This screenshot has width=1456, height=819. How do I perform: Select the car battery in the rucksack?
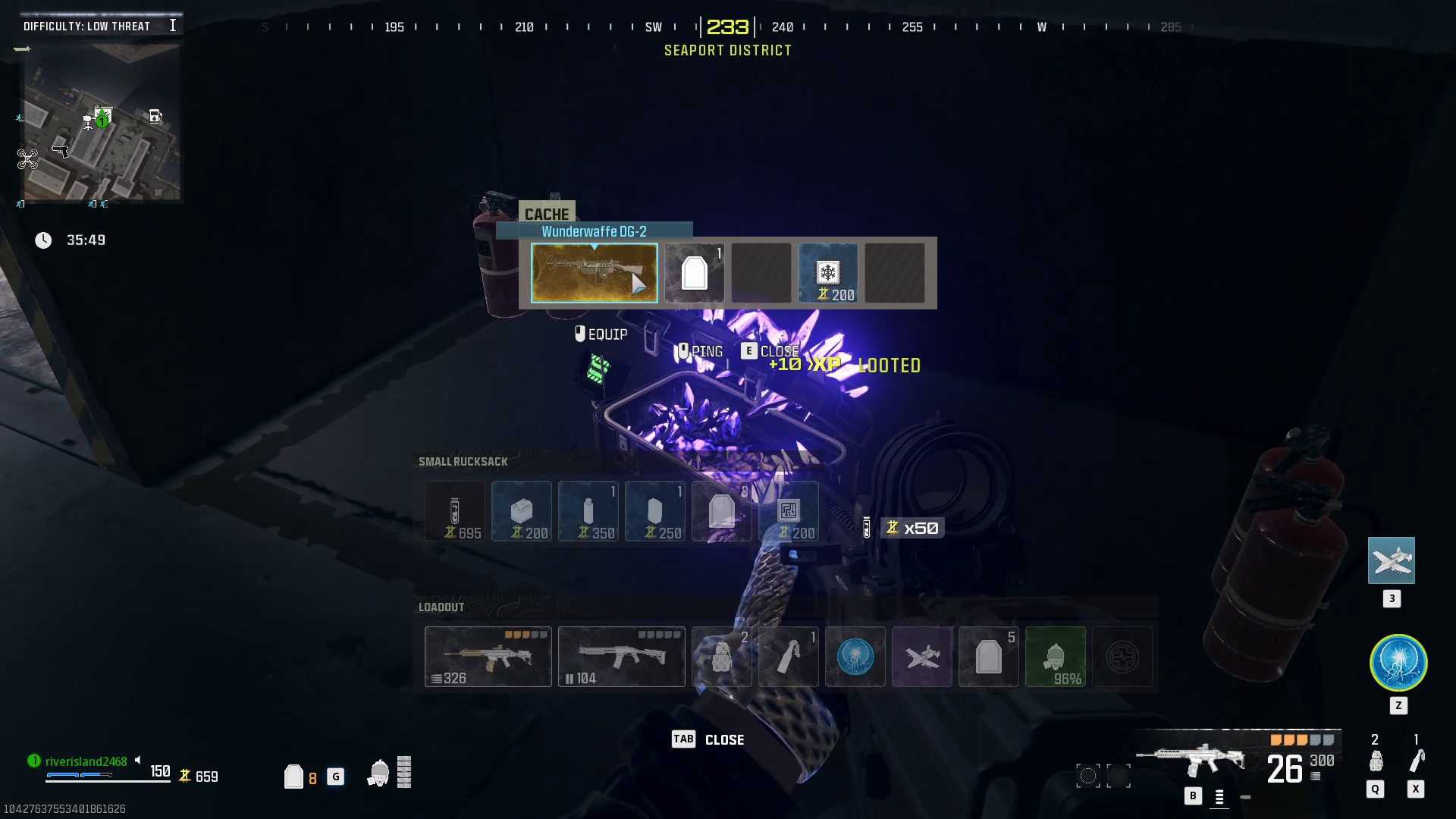tap(522, 511)
